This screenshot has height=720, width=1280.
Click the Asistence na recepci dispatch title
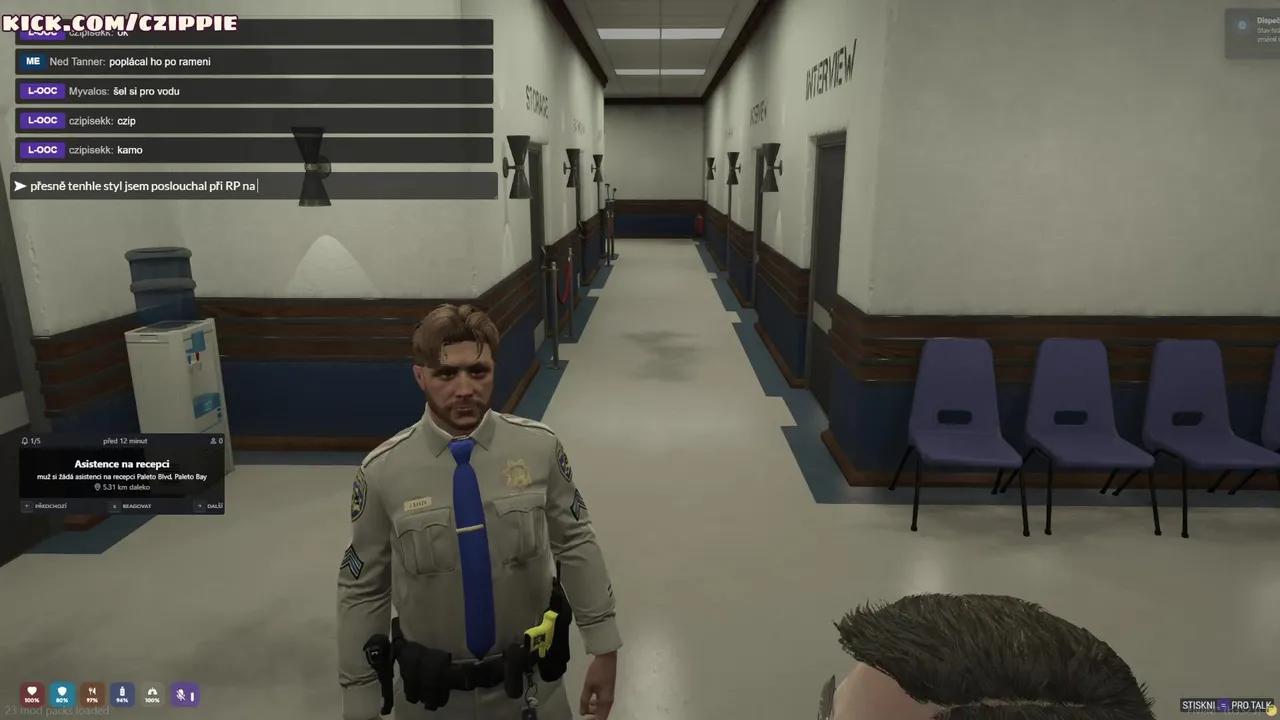click(x=123, y=463)
